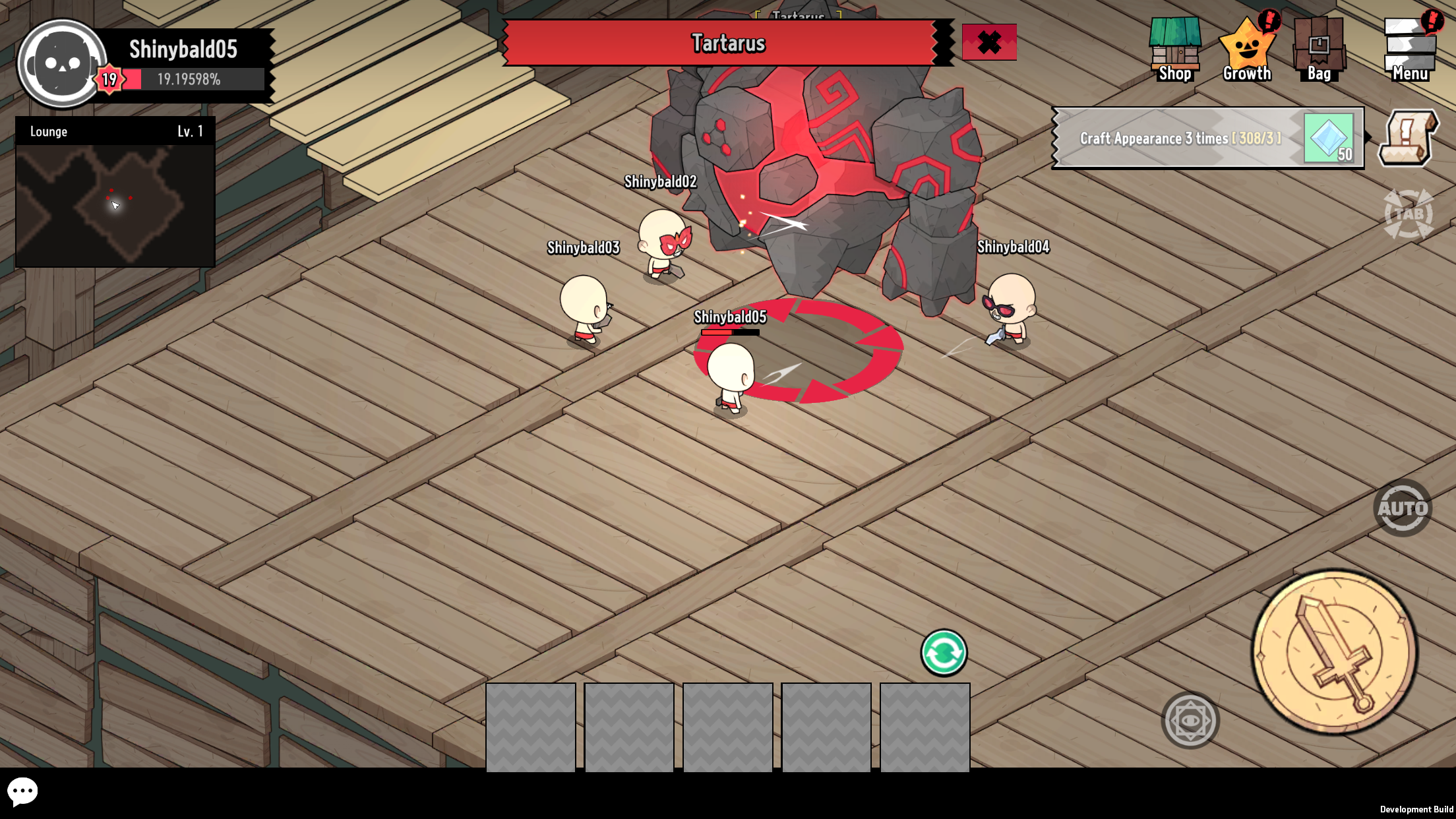Open the Shop
The width and height of the screenshot is (1456, 819).
point(1174,49)
